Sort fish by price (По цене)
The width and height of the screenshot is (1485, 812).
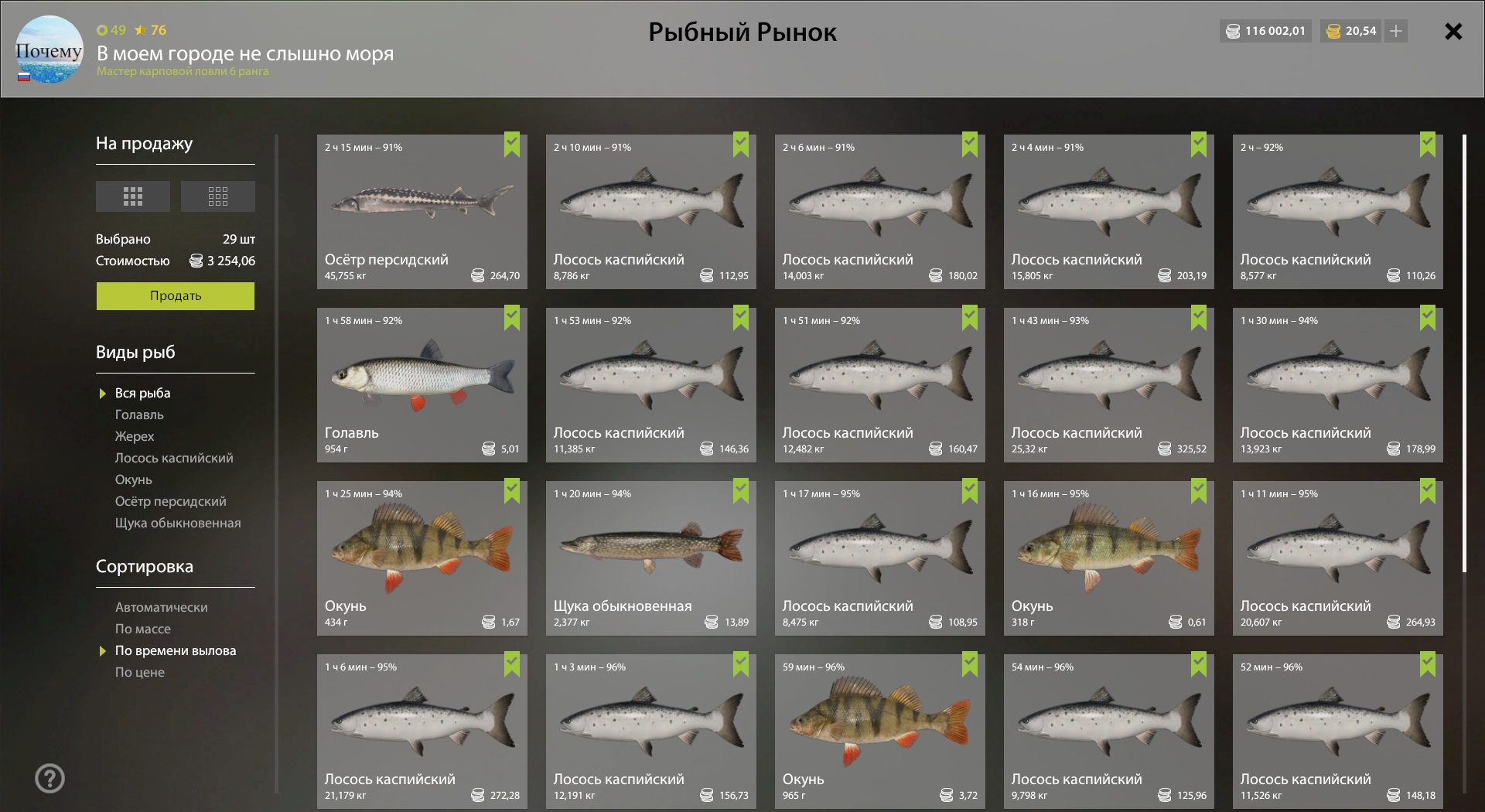coord(140,673)
